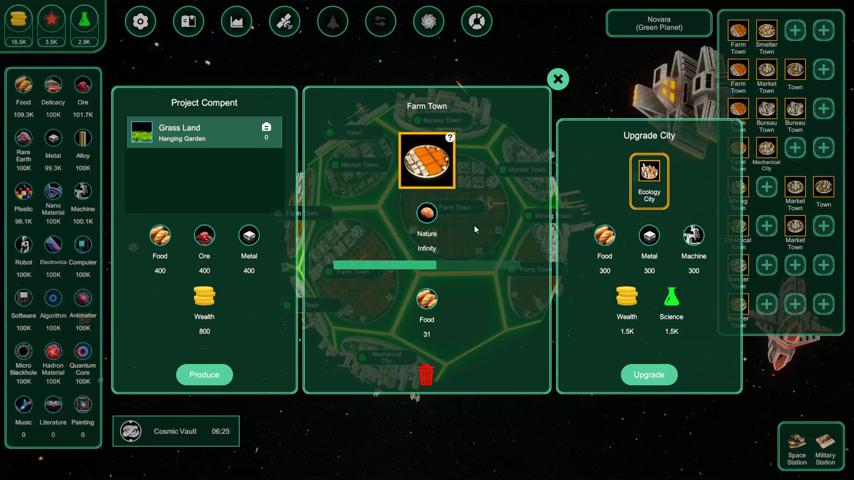Click the Farm Town building image

(427, 160)
